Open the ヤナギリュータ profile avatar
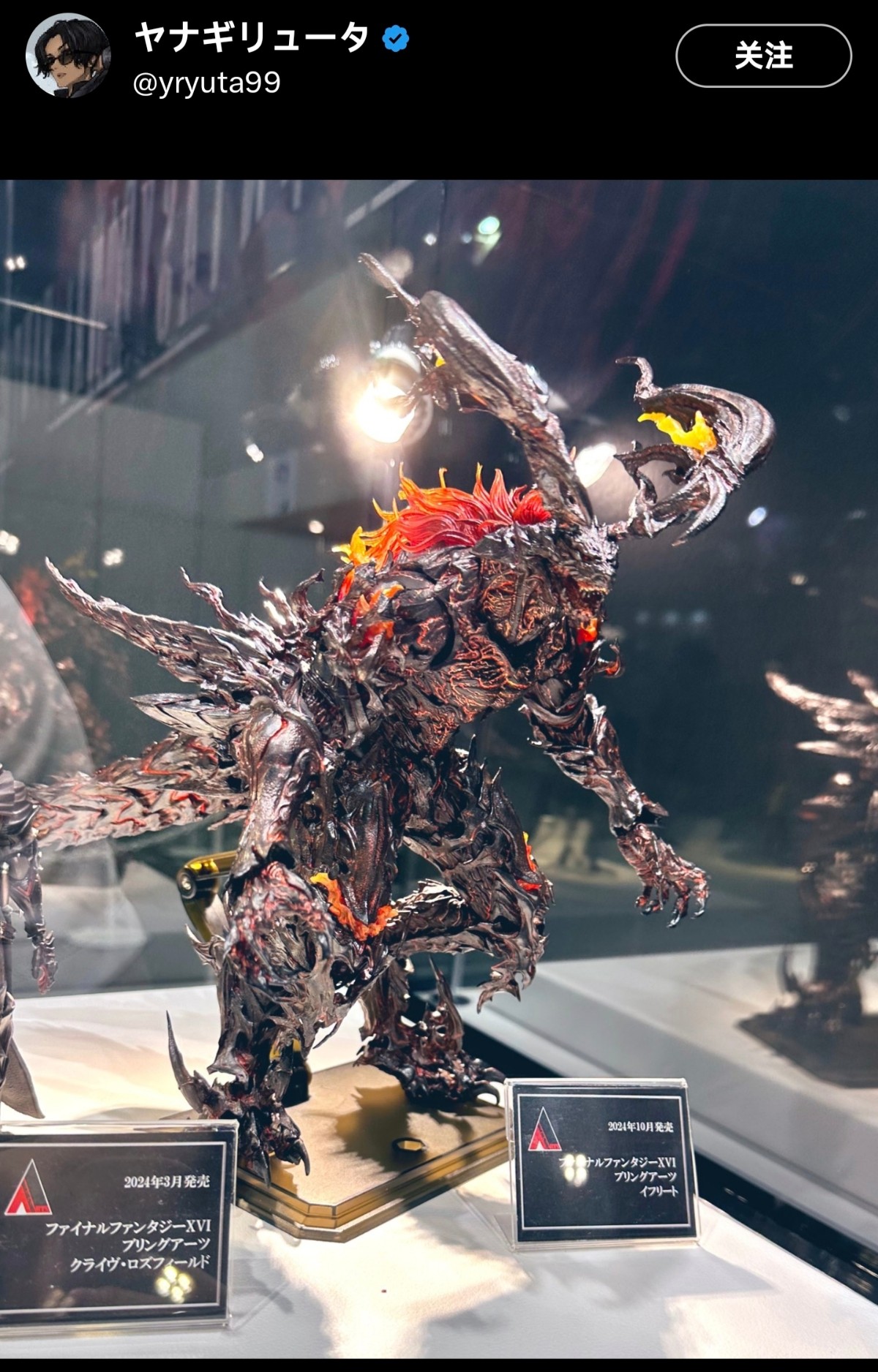This screenshot has height=1372, width=878. (x=68, y=57)
